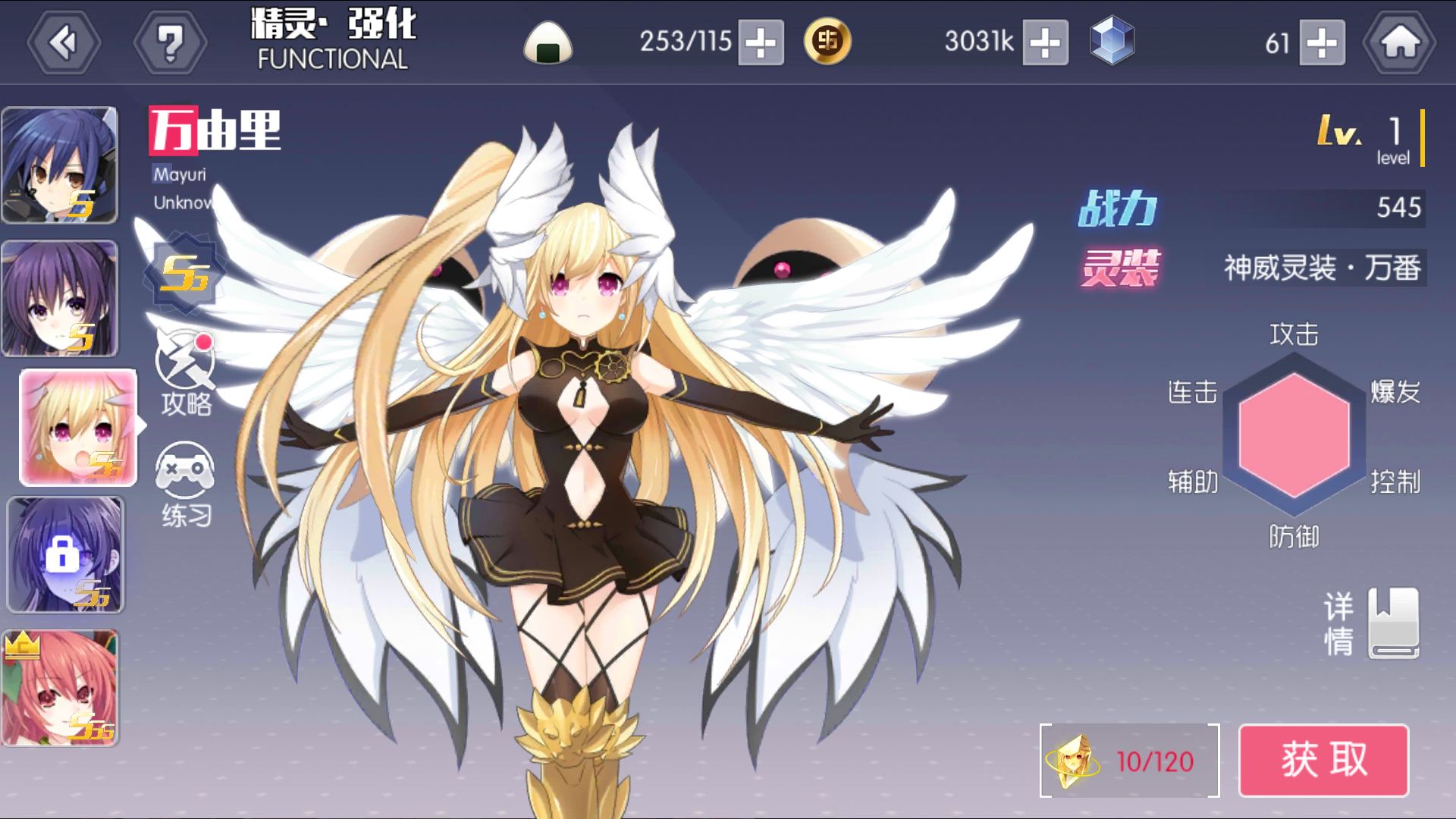Tap the back arrow in the top-left

pos(64,42)
